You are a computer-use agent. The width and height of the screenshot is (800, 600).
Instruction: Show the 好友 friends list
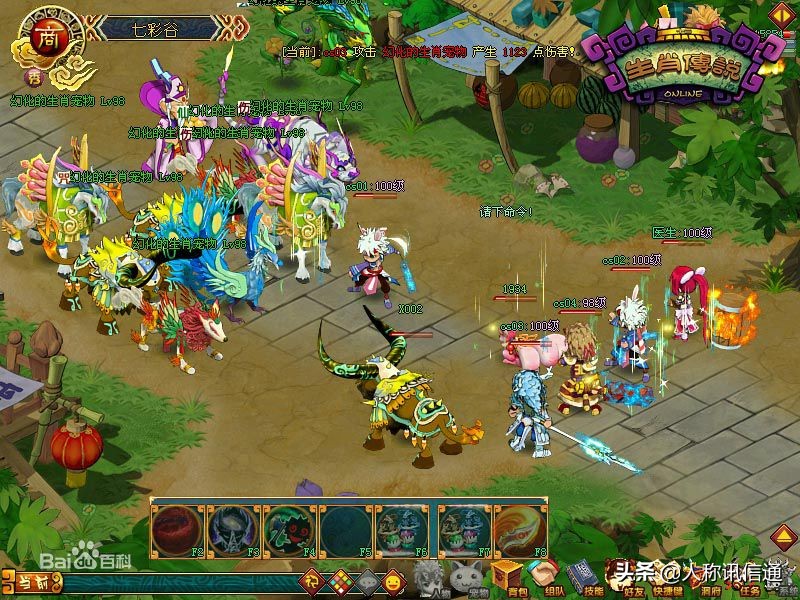pyautogui.click(x=619, y=578)
